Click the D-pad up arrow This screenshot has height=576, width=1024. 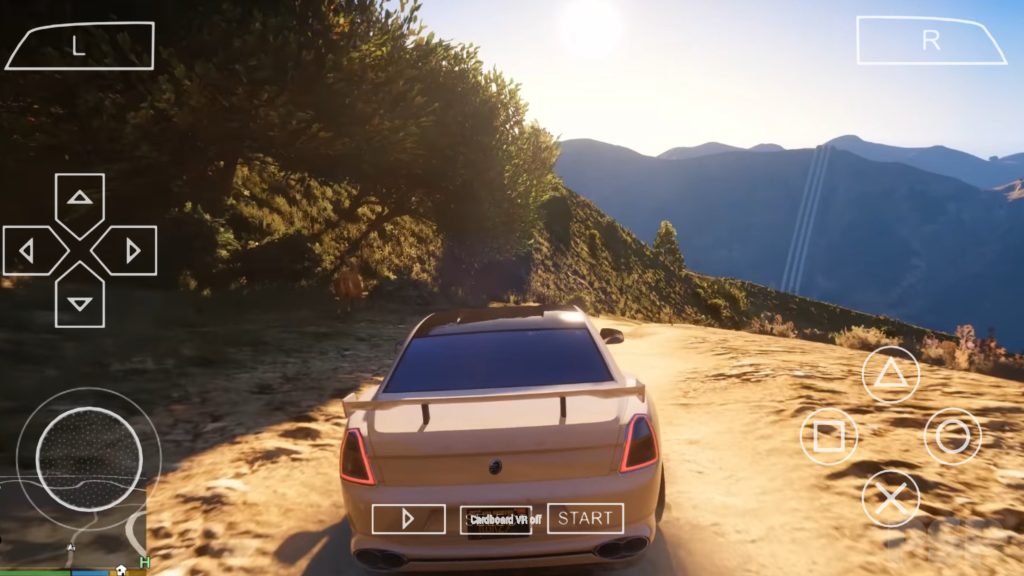click(x=80, y=198)
